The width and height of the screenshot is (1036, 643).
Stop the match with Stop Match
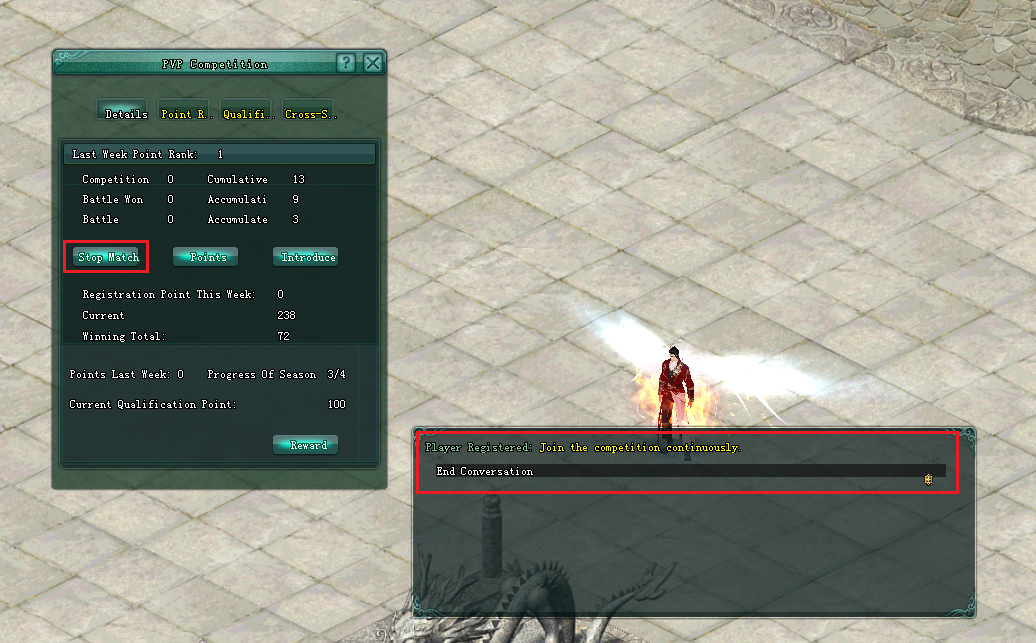pyautogui.click(x=108, y=257)
